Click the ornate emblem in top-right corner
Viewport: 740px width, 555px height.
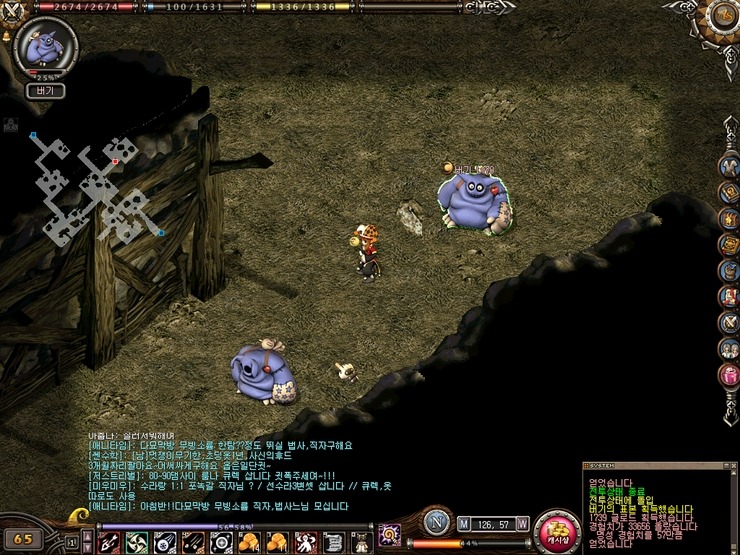719,20
